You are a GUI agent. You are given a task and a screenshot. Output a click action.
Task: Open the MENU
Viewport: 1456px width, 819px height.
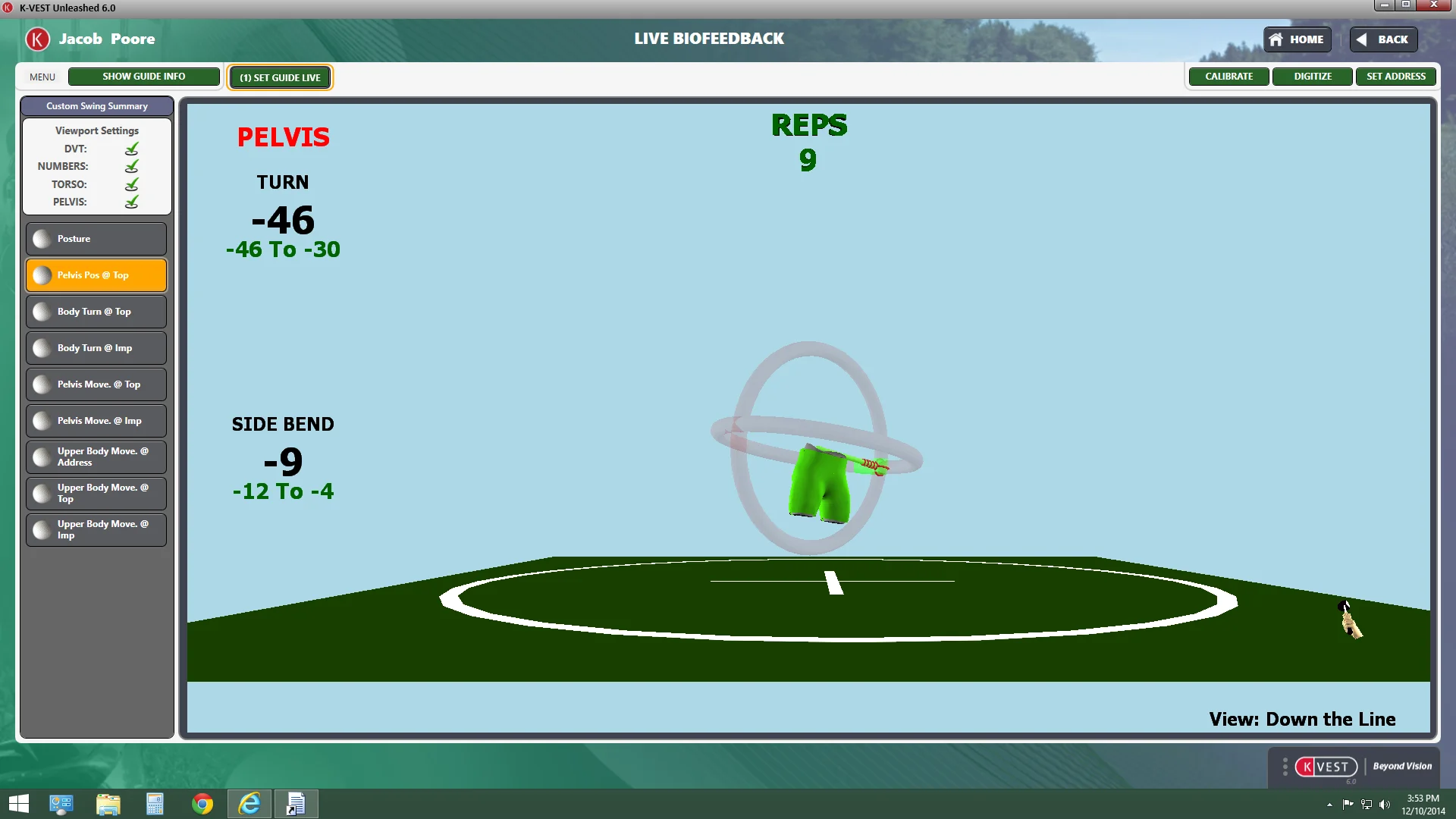click(x=42, y=77)
